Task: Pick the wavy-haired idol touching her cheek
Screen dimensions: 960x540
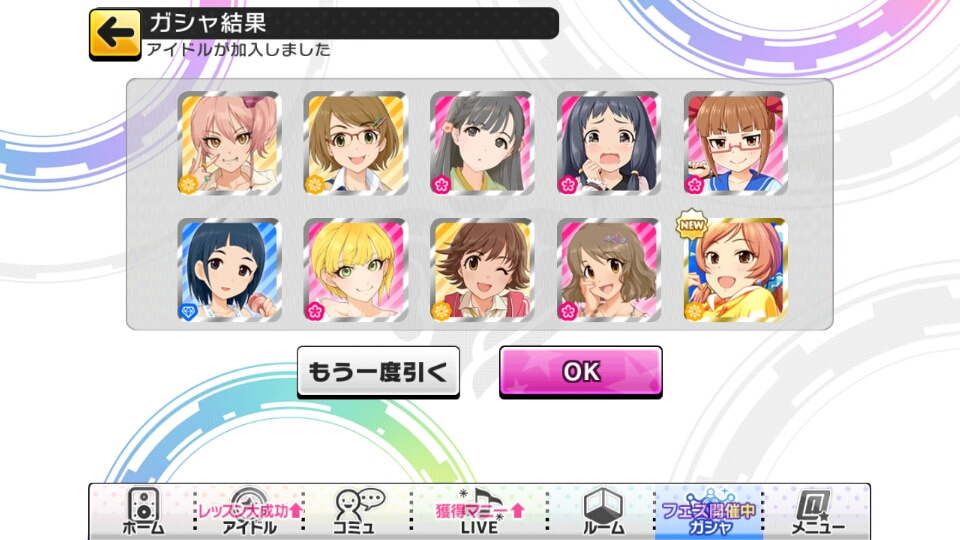Action: (x=608, y=270)
